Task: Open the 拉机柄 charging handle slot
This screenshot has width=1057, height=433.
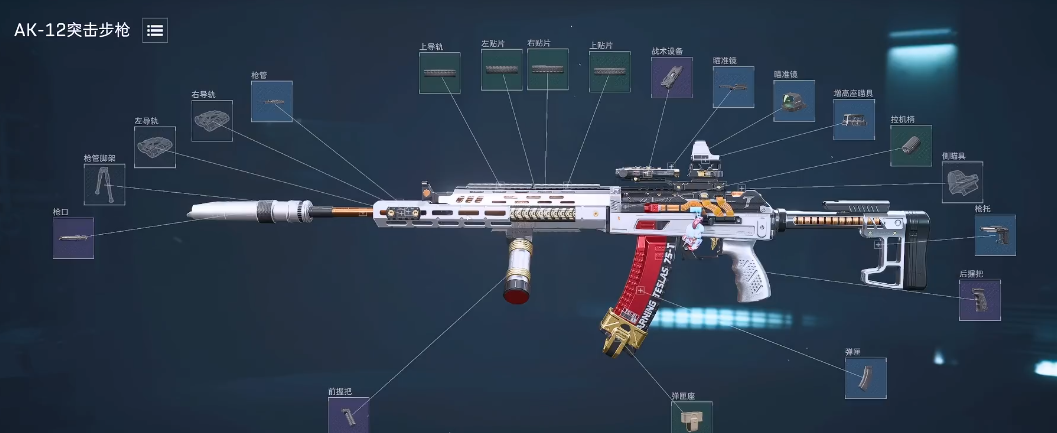Action: (911, 146)
